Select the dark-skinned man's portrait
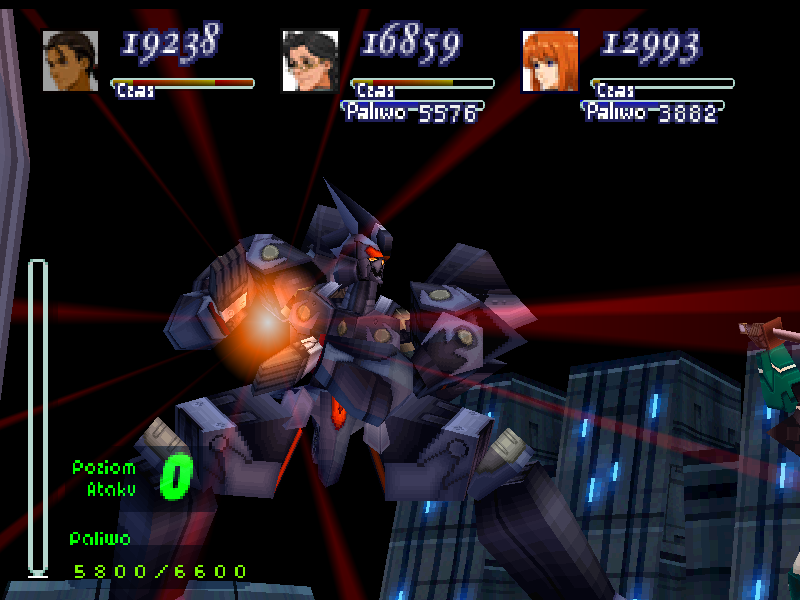800x600 pixels. [x=70, y=61]
